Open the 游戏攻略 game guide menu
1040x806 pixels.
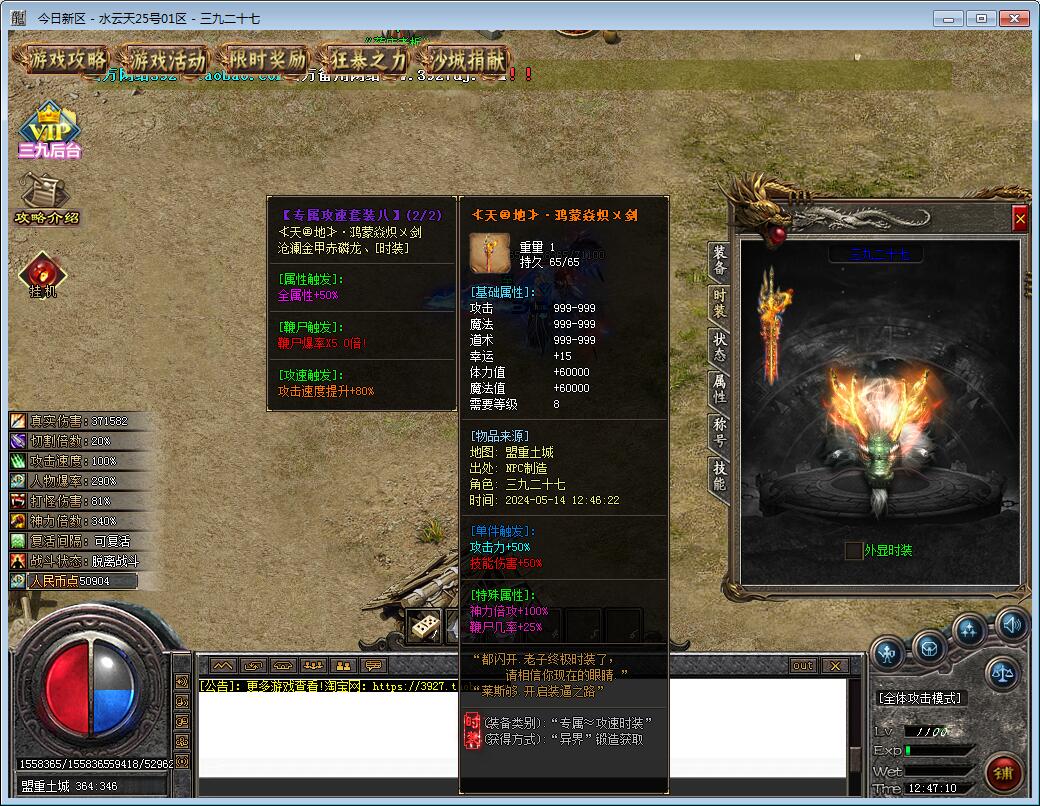pos(68,60)
